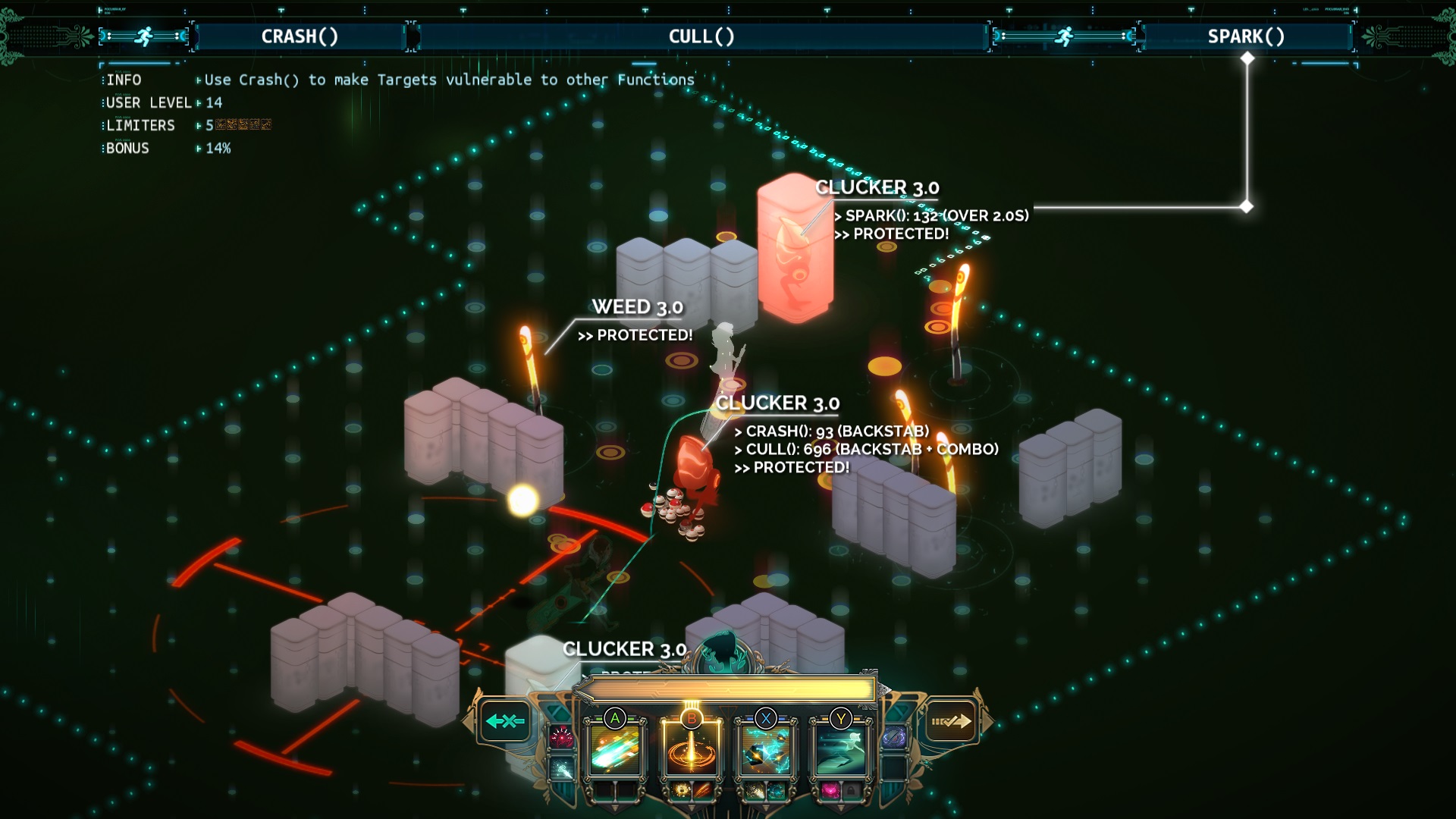Inspect the pink upgrade under Jaunt()
The height and width of the screenshot is (819, 1456).
click(x=830, y=791)
